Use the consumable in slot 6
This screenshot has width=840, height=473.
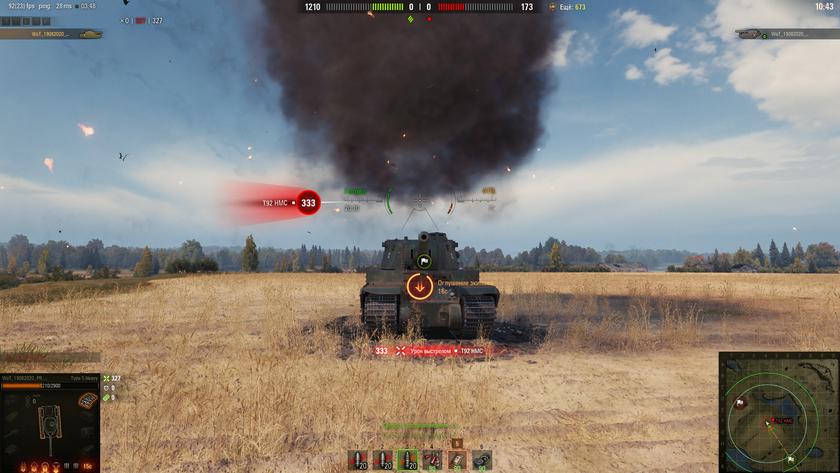(482, 460)
